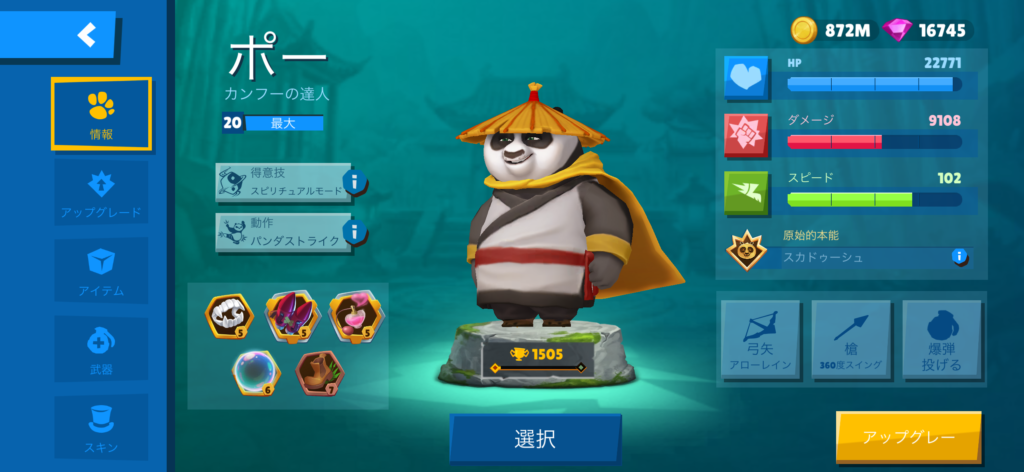Choose the 爆弾 投げる weapon
Viewport: 1024px width, 472px height.
coord(942,340)
